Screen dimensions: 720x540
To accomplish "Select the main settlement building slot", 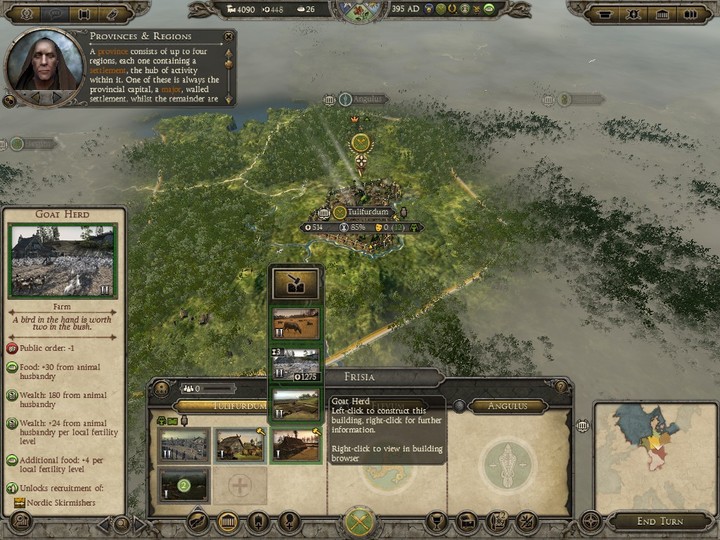I will (184, 445).
